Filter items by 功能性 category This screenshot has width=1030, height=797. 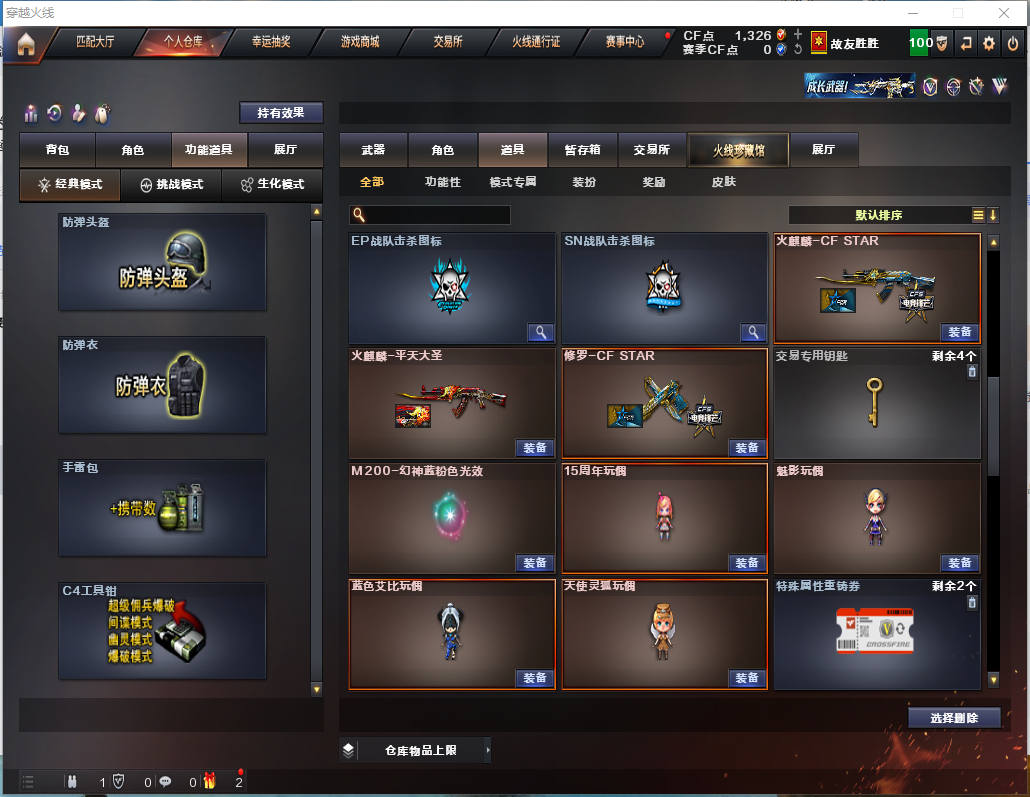(442, 182)
